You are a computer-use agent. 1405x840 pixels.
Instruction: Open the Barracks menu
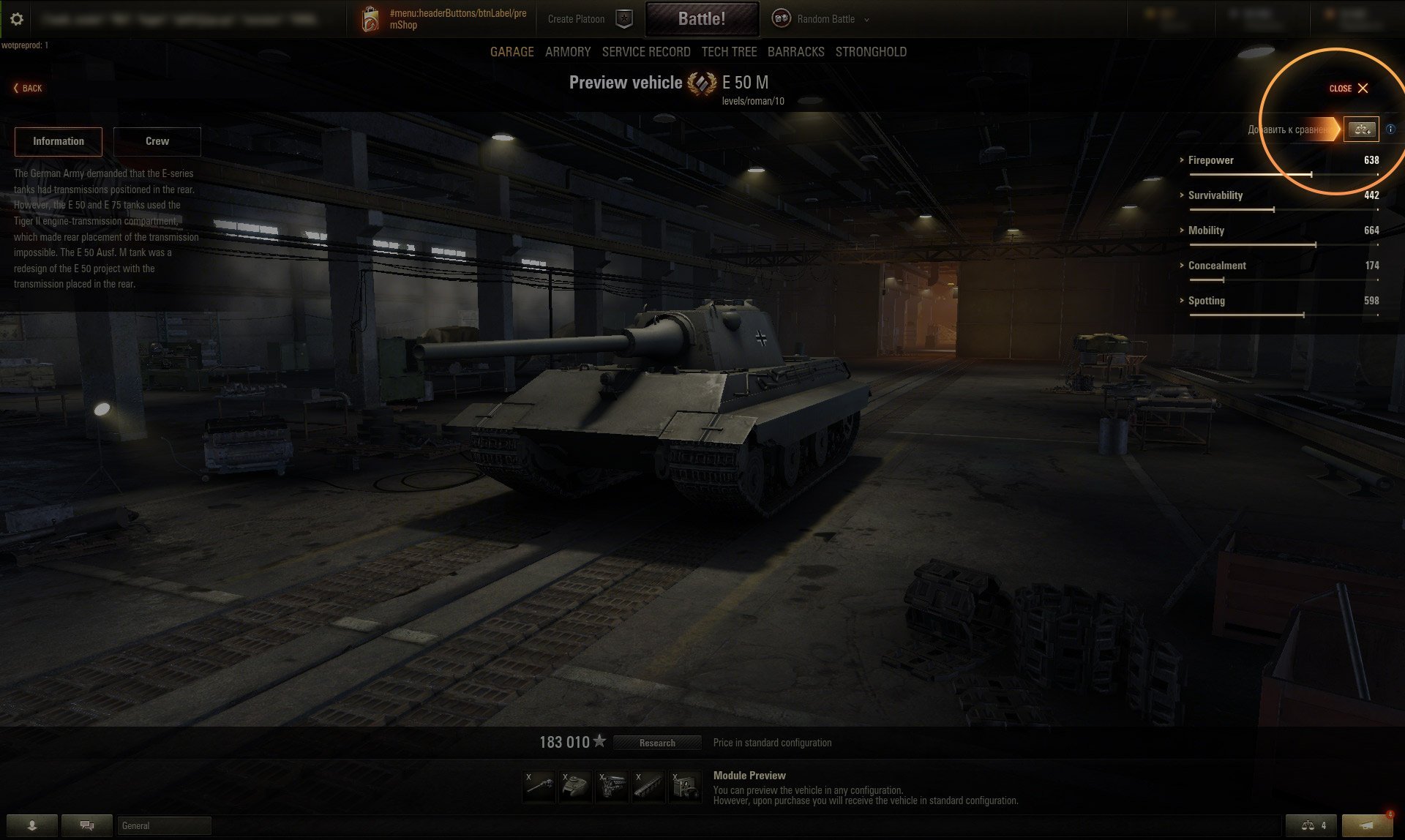tap(795, 52)
